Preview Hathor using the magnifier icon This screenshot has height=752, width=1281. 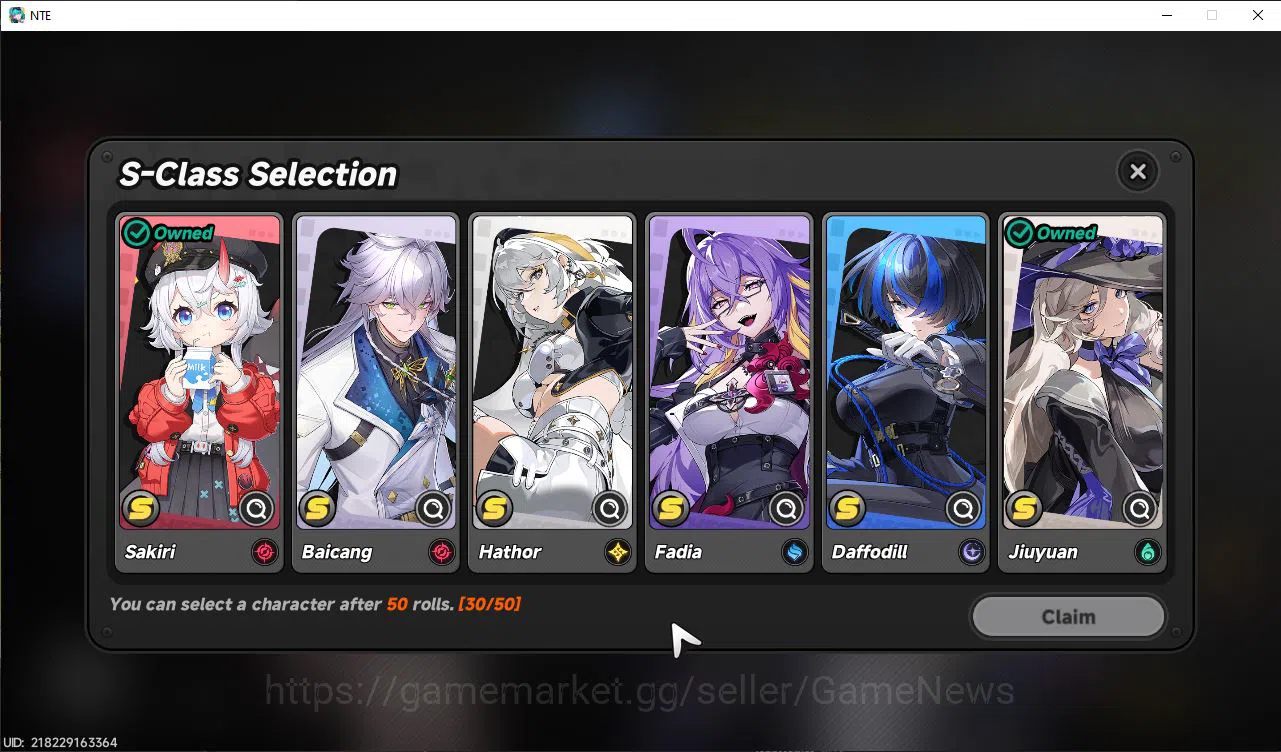(x=610, y=508)
